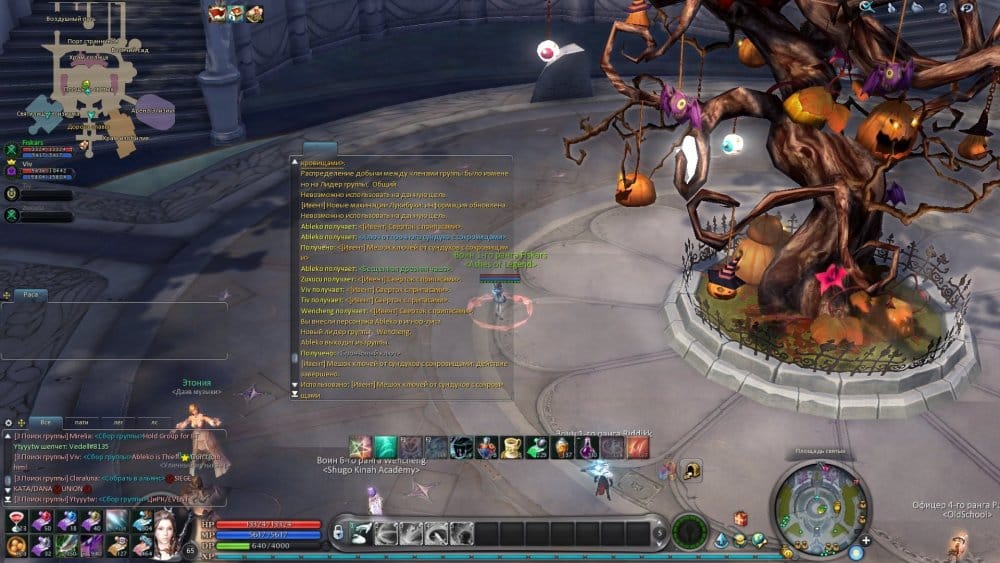Switch to the 'пати' chat tab
Screen dimensions: 1000x563
(81, 422)
